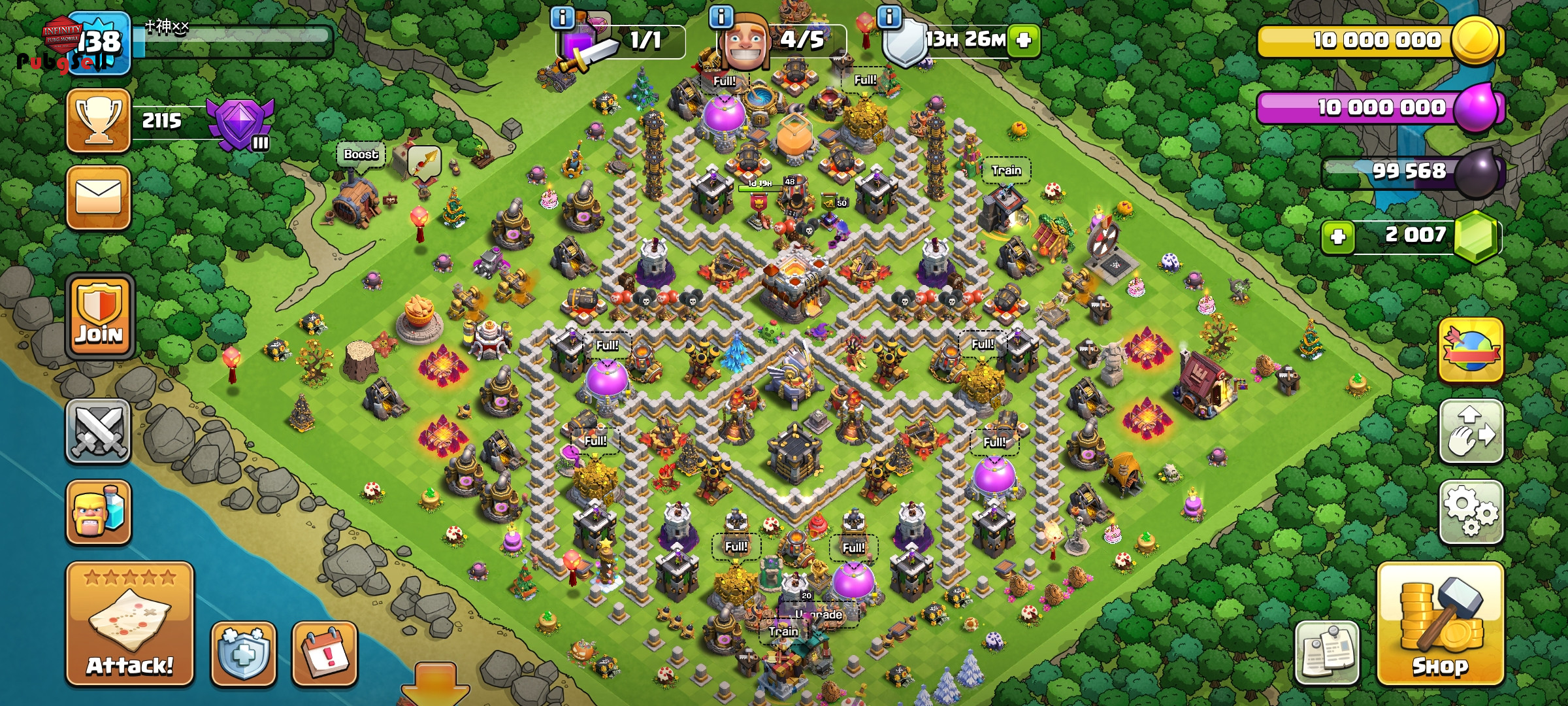Open the shield with plus button

(243, 652)
